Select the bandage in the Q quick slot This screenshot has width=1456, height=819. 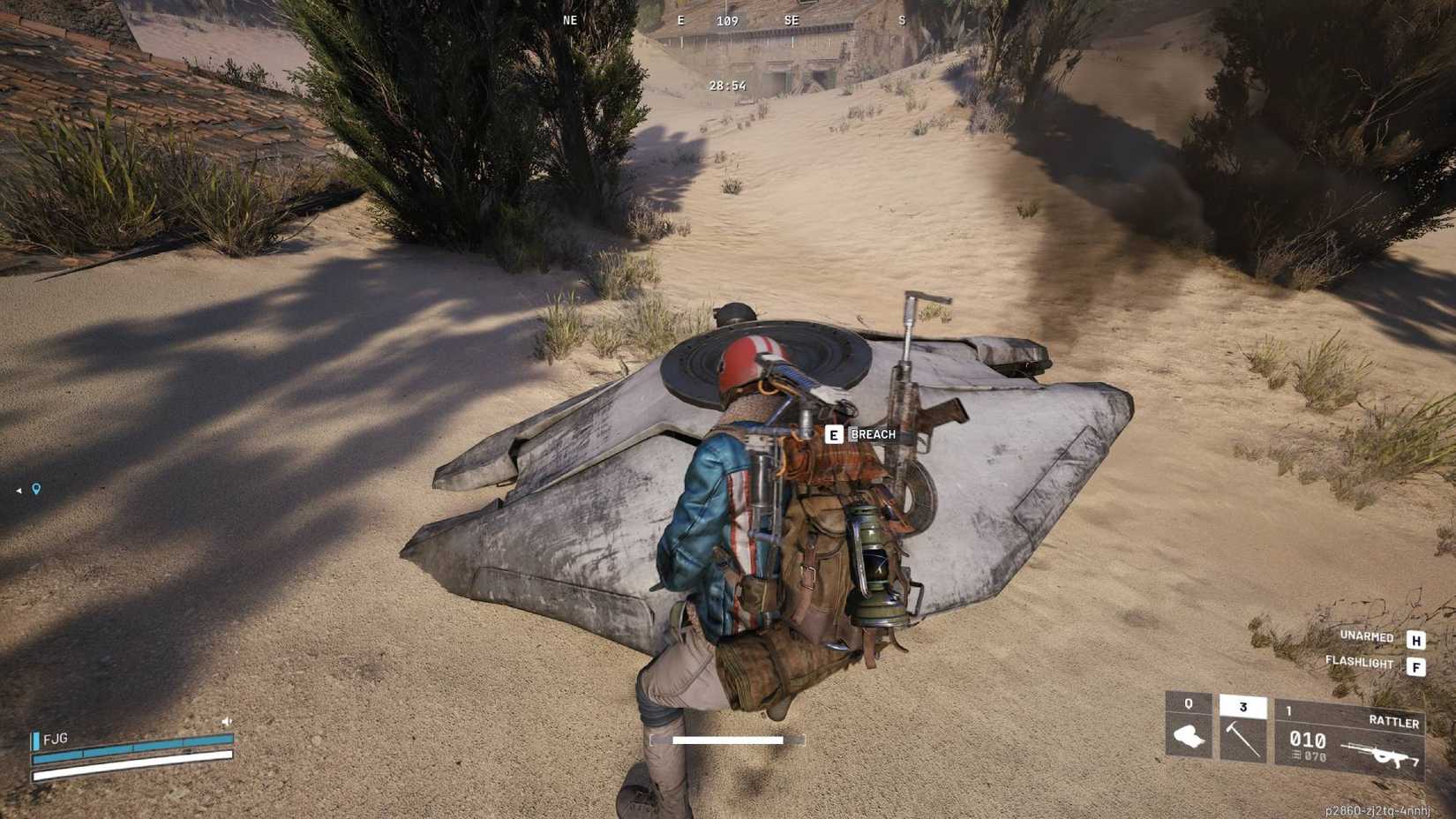tap(1191, 734)
